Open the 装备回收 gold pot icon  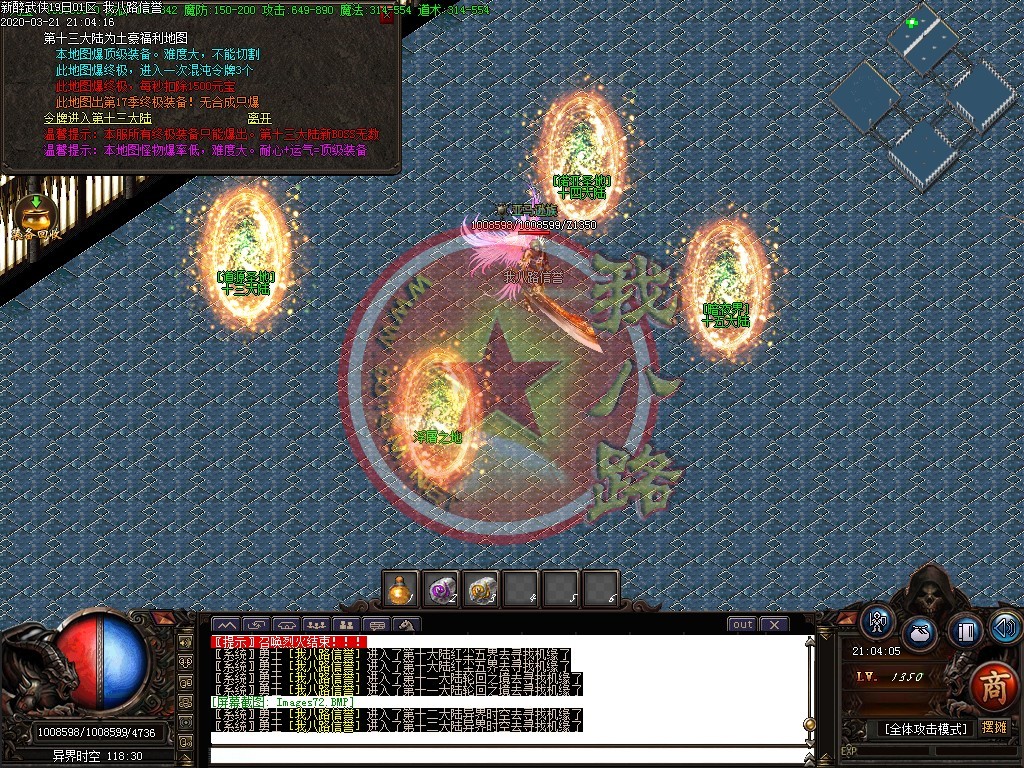click(x=36, y=212)
